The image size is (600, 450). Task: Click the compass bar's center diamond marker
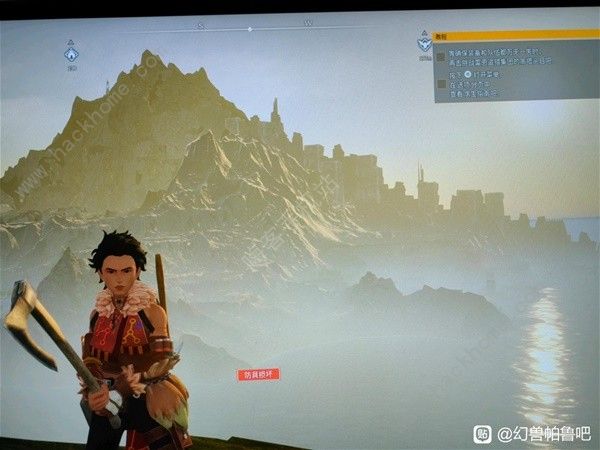[250, 29]
